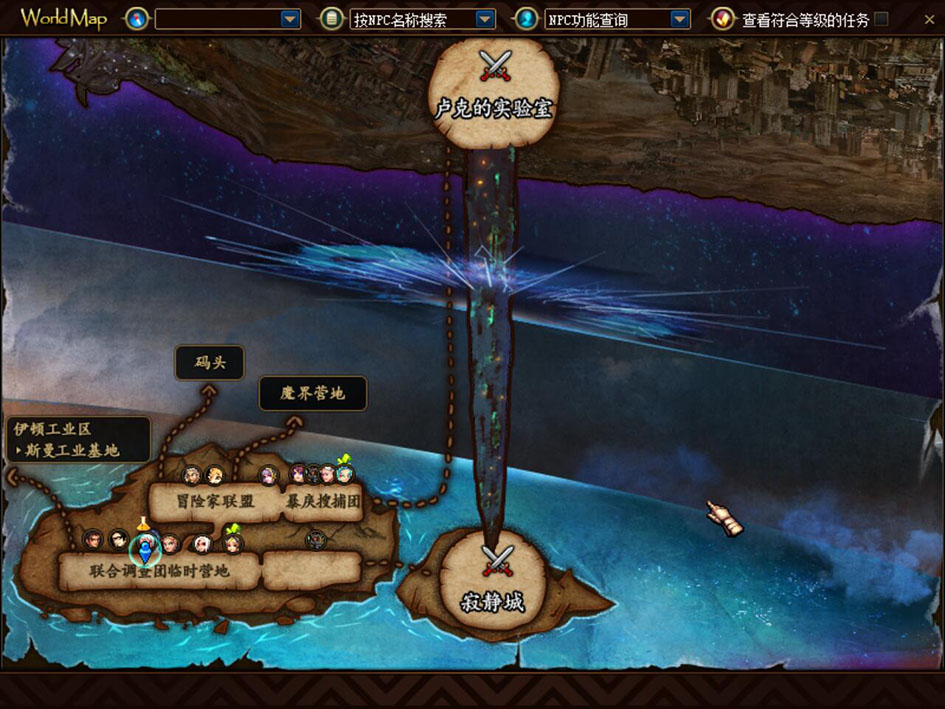Screen dimensions: 945x709
Task: Click the blue orb icon before NPC功能查询
Action: pyautogui.click(x=526, y=19)
